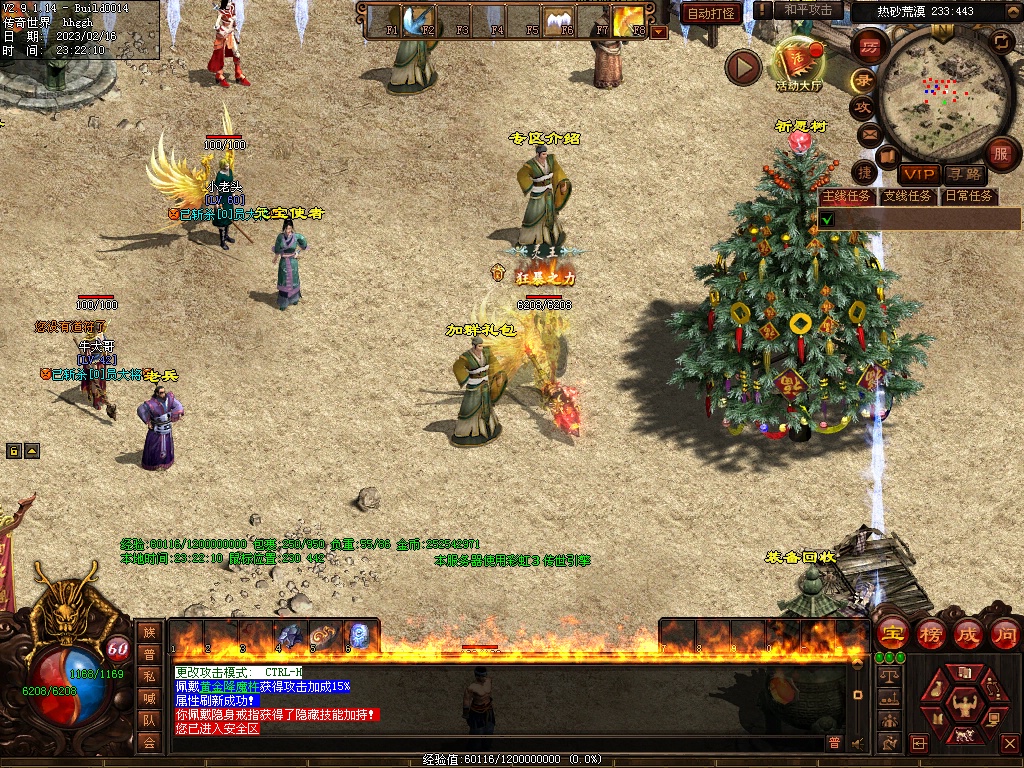This screenshot has width=1024, height=768.
Task: Select the 队 team chat channel
Action: [x=148, y=719]
